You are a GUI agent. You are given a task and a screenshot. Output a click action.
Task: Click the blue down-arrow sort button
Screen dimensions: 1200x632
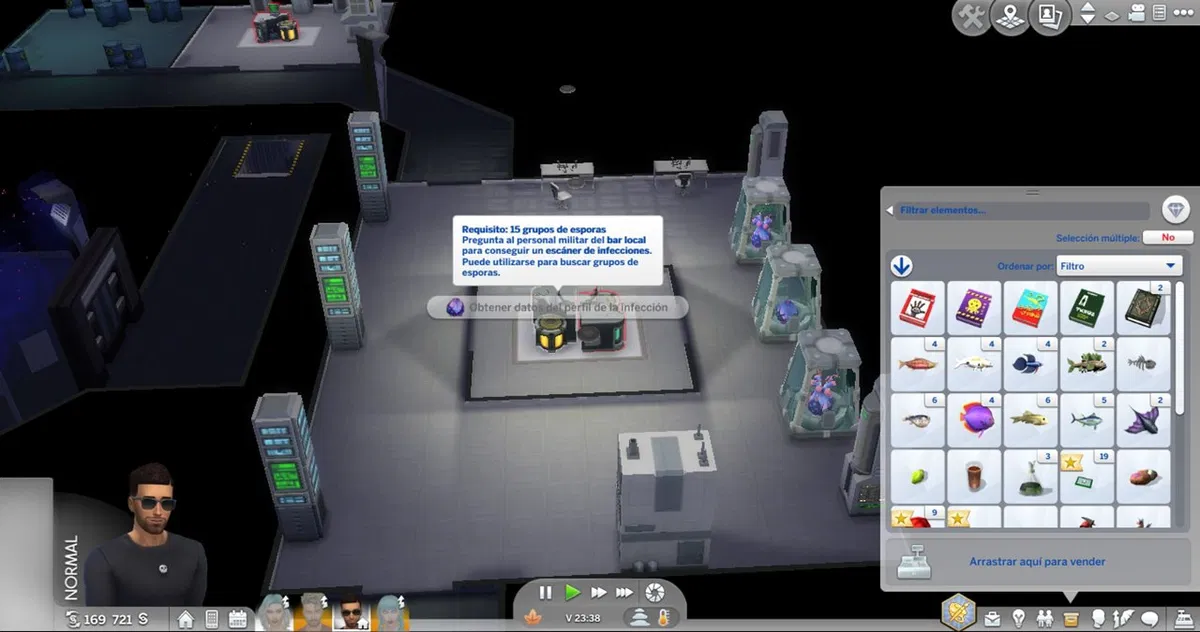point(902,266)
